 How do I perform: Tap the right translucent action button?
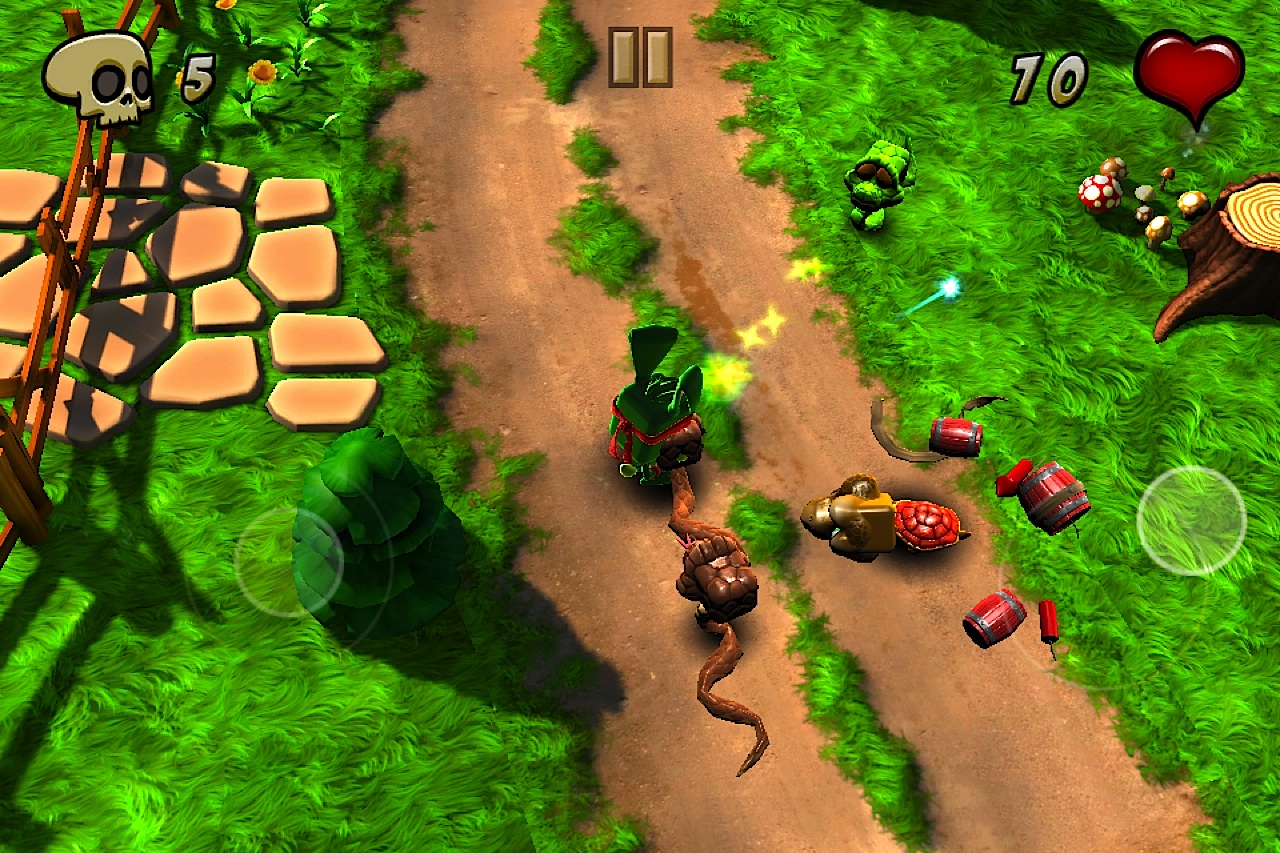tap(1191, 520)
